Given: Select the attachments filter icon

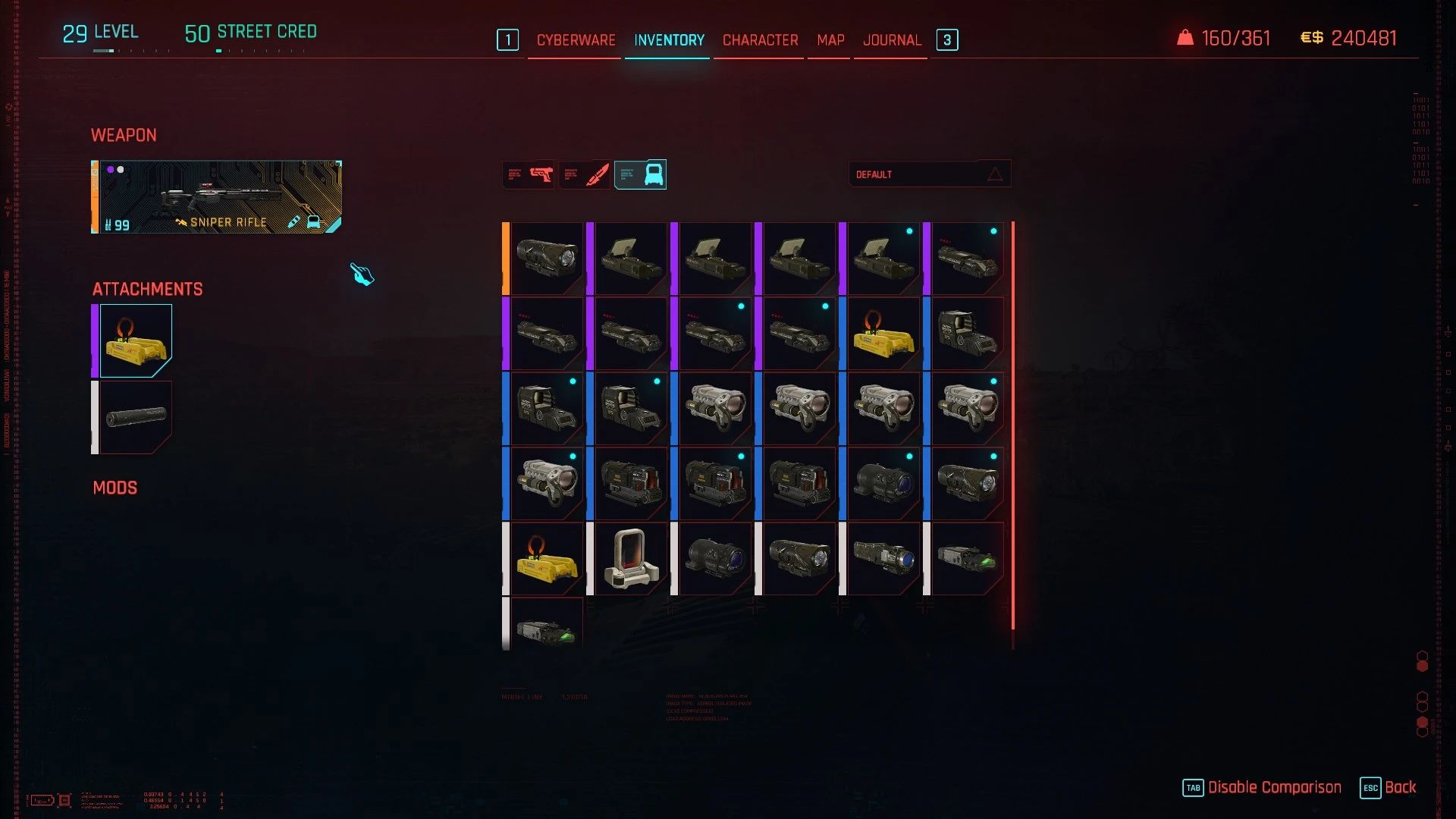Looking at the screenshot, I should click(x=641, y=174).
